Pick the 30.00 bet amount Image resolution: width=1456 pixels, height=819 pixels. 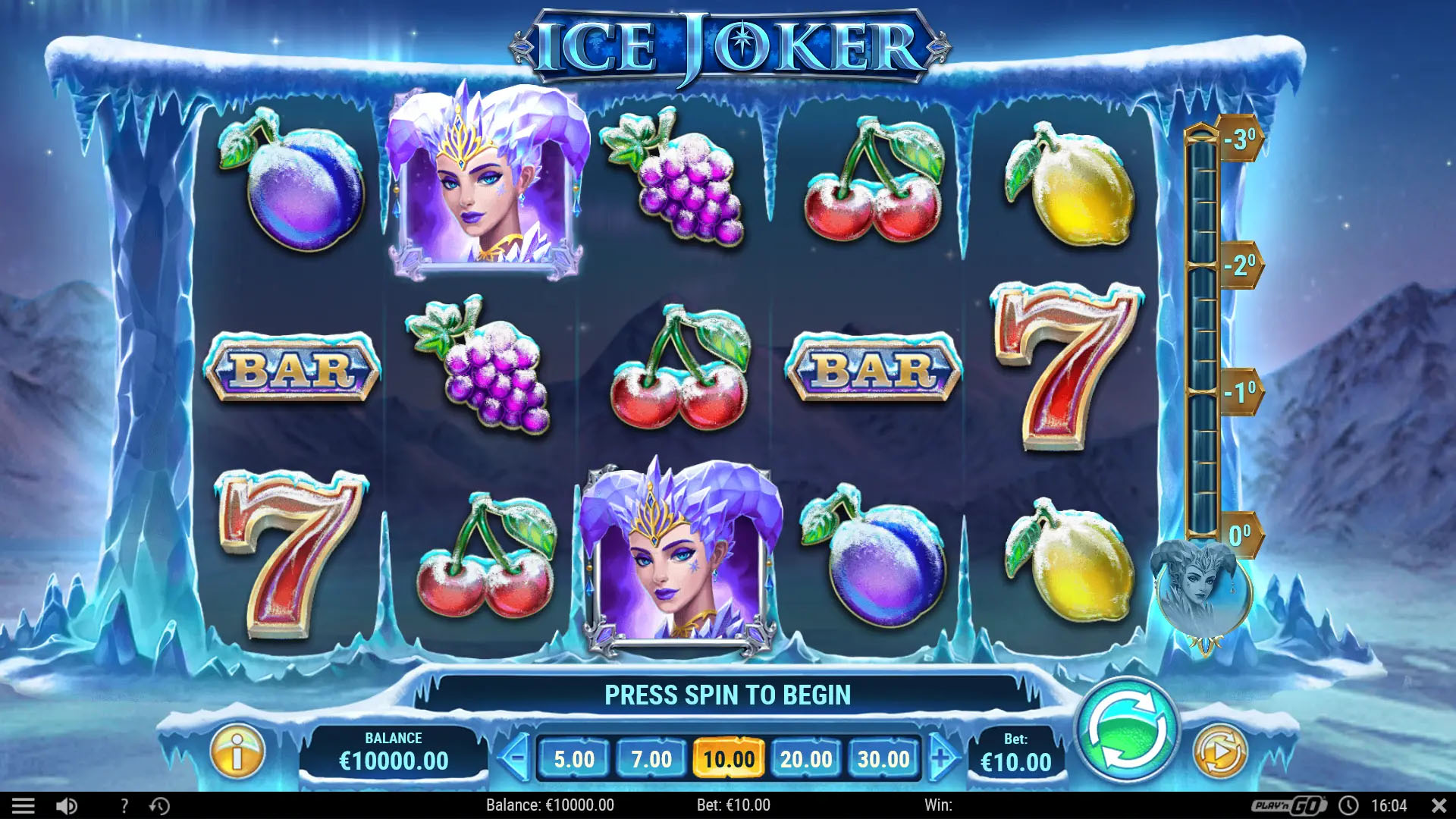(883, 758)
